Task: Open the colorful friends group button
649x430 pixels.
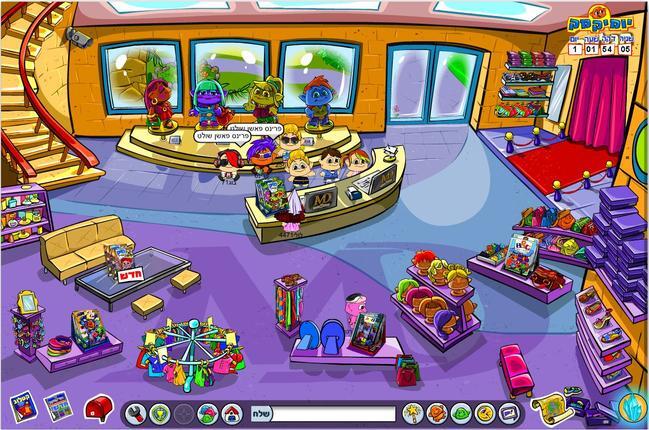Action: 208,413
